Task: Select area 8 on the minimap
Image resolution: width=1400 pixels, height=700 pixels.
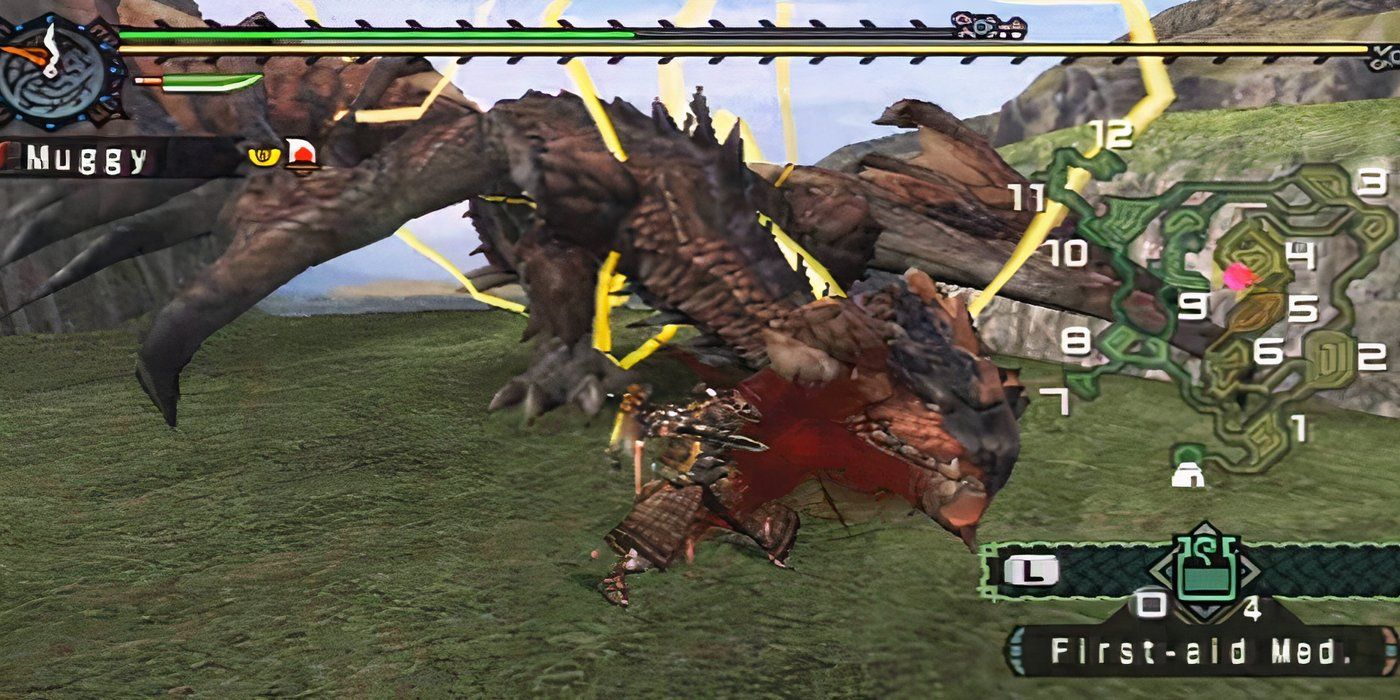Action: click(1075, 342)
